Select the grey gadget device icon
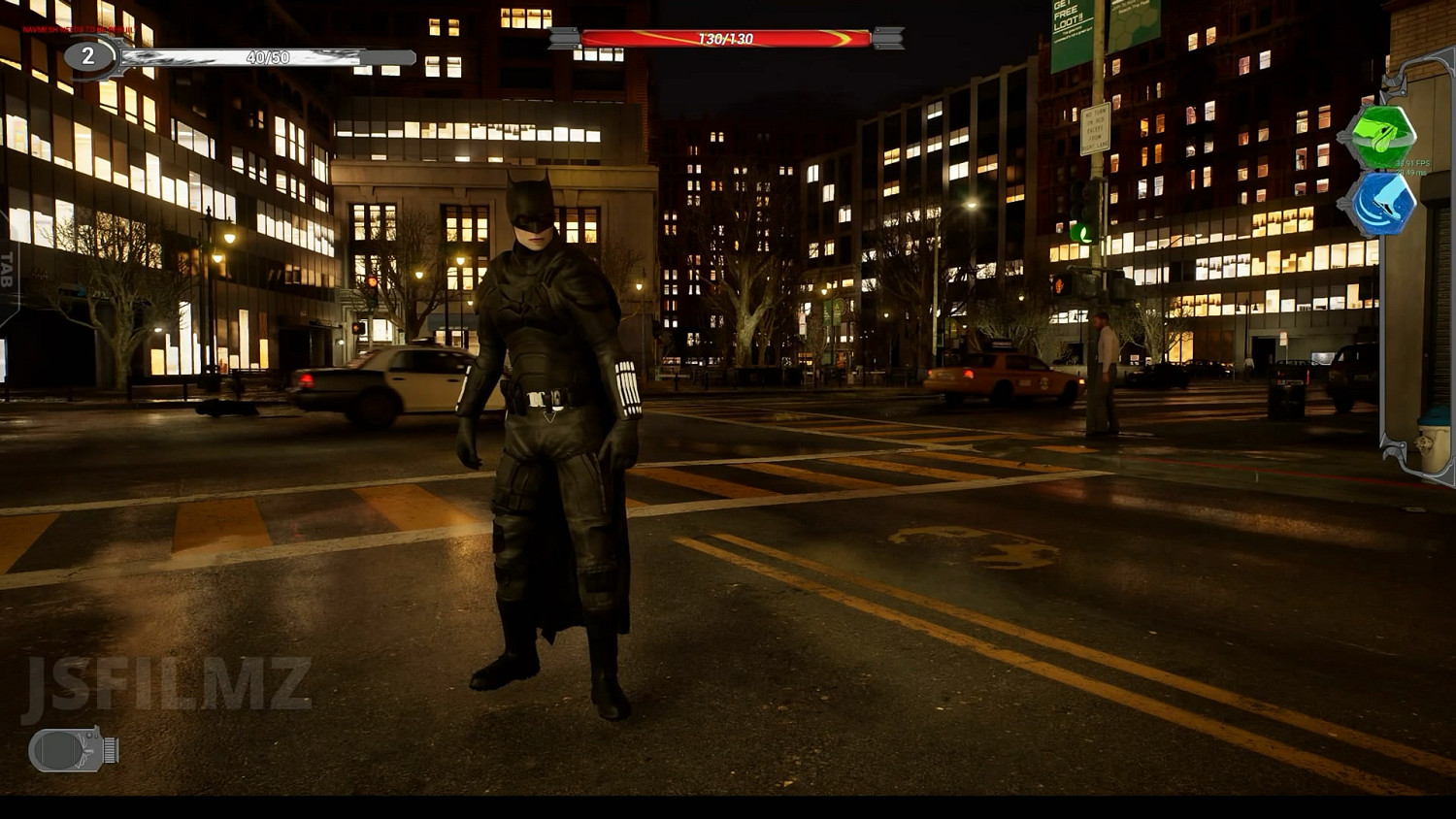 73,749
